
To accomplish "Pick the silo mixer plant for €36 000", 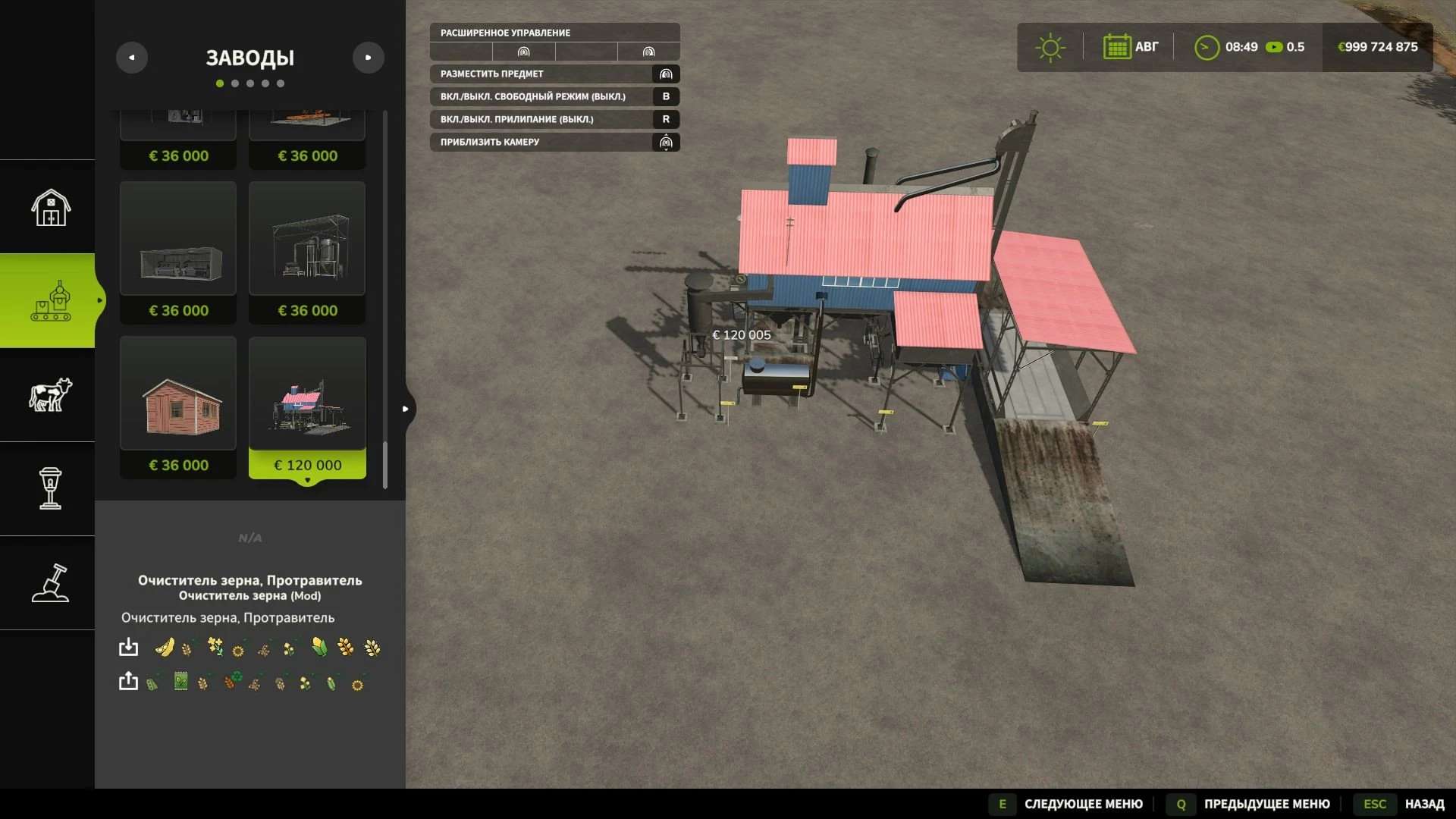I will coord(307,253).
